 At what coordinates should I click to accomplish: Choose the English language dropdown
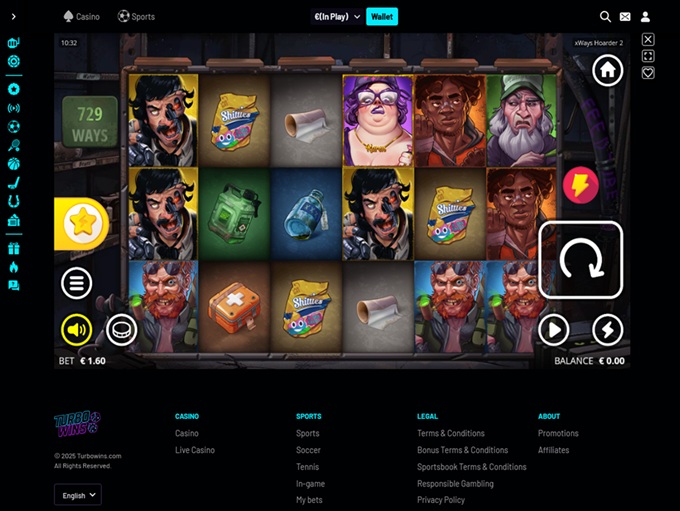[x=78, y=495]
